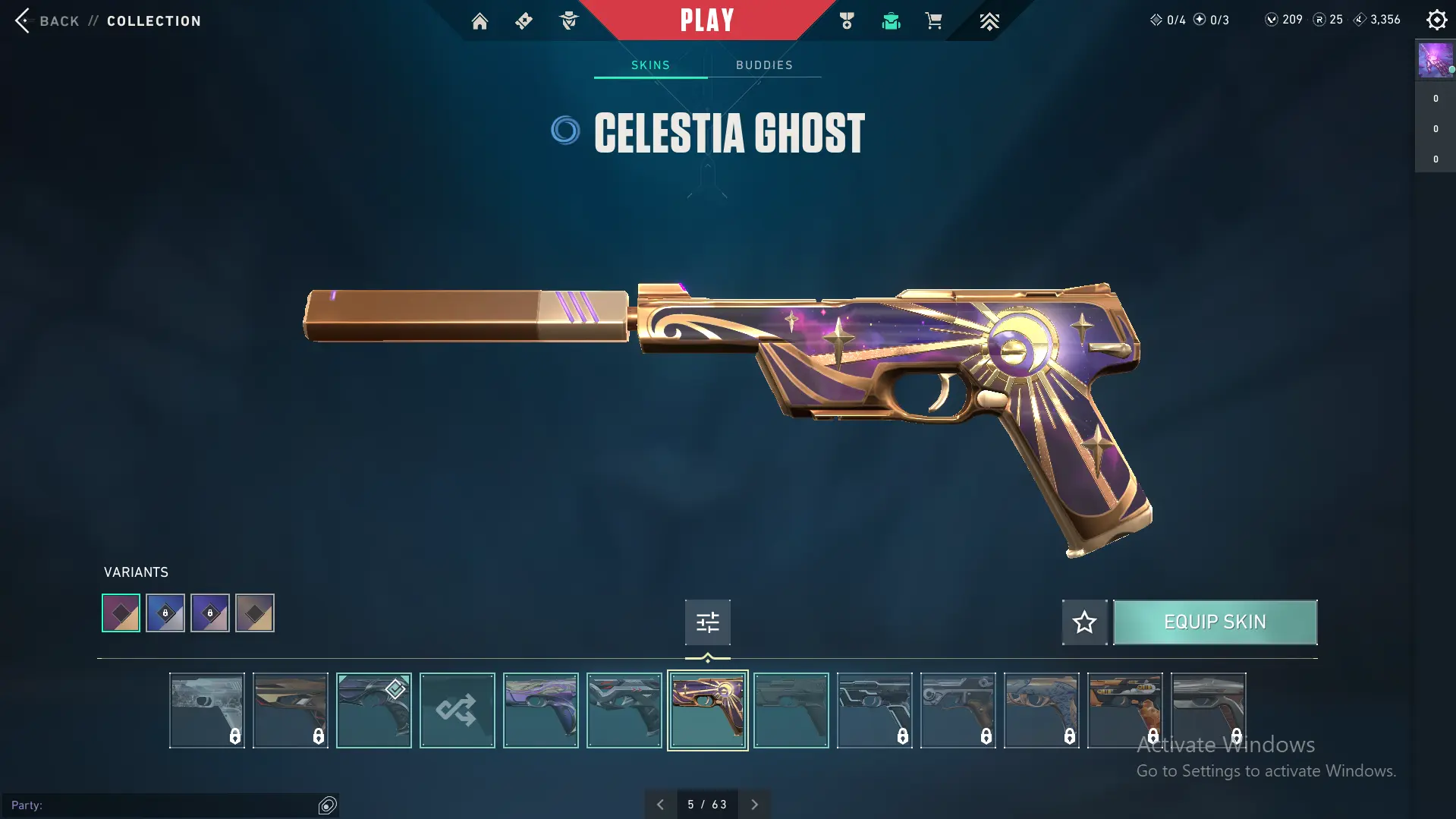Go to the previous page of skins

click(x=660, y=805)
